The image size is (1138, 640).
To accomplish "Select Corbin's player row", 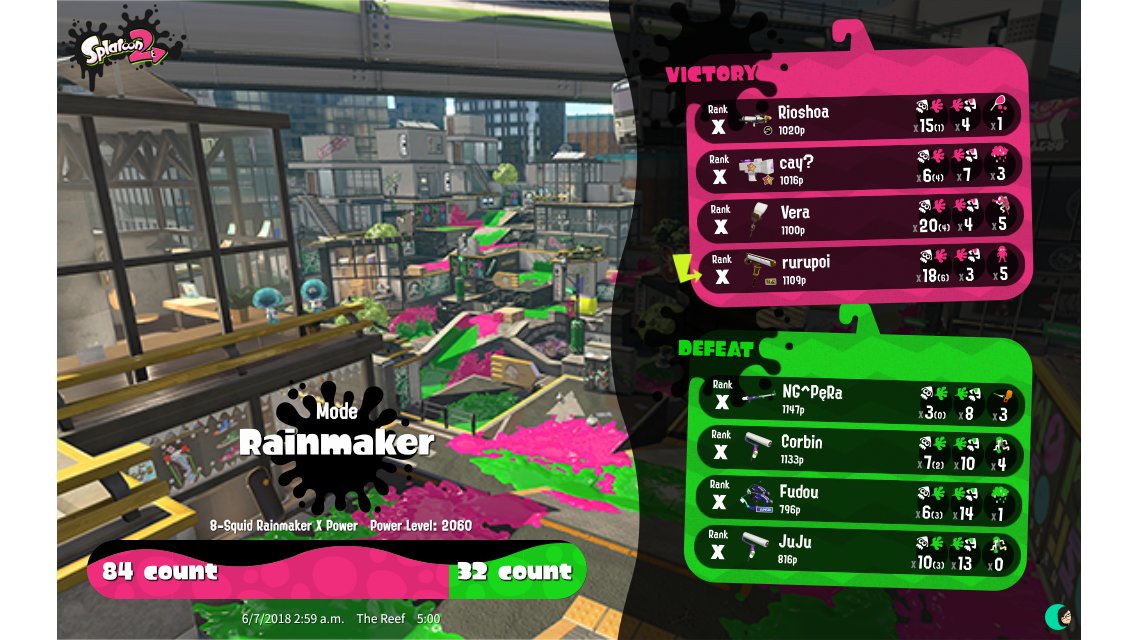I will coord(858,449).
